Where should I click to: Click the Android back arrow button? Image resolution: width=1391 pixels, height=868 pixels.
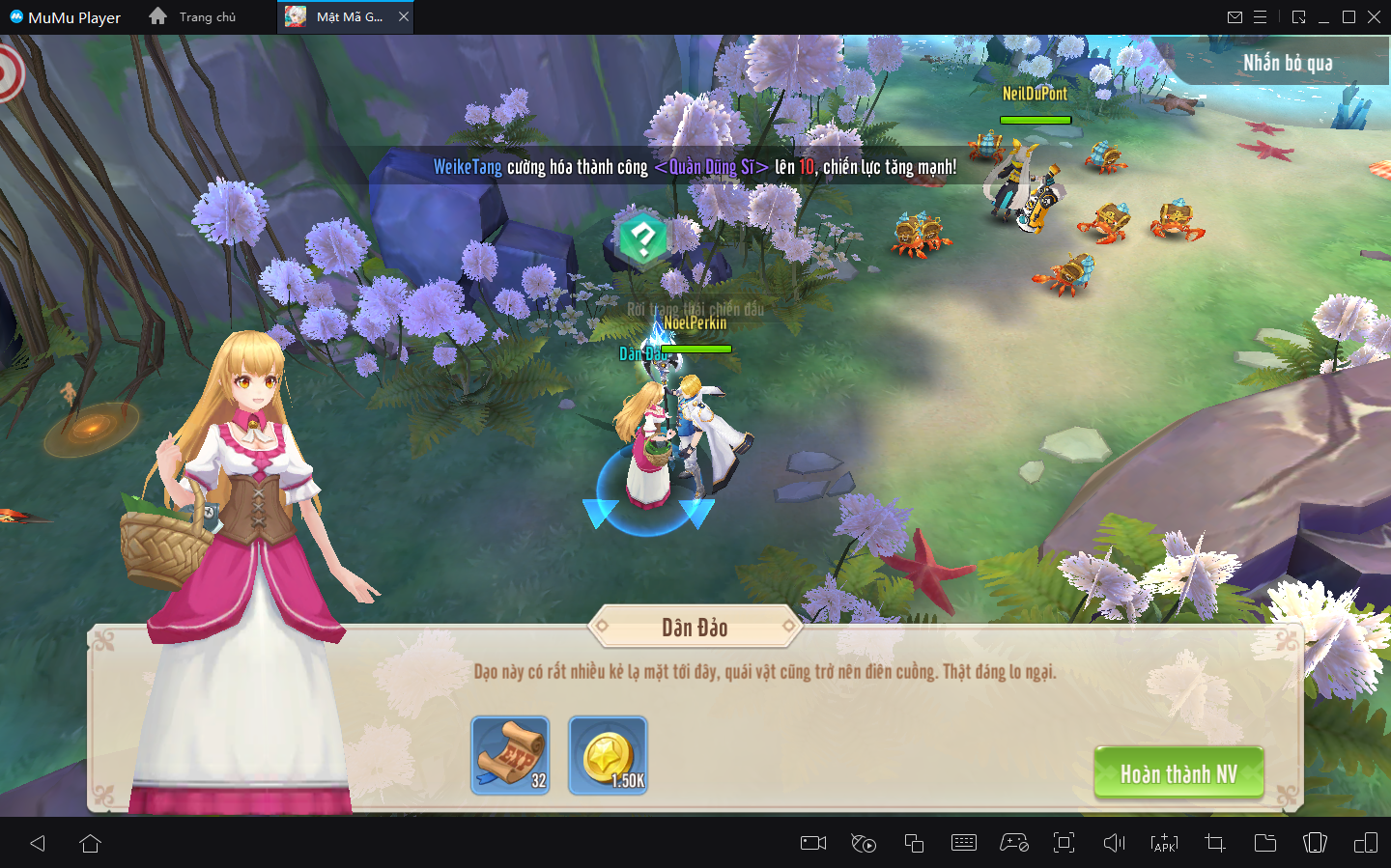(x=38, y=843)
